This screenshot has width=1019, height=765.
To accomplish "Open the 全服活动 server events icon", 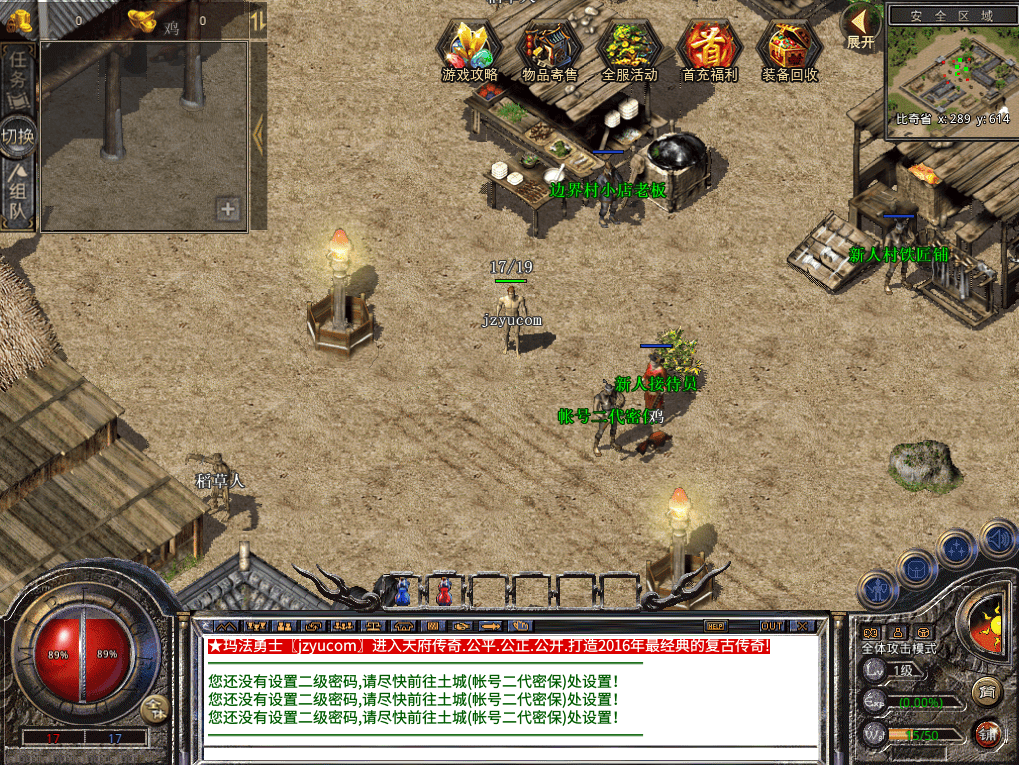I will click(x=629, y=50).
